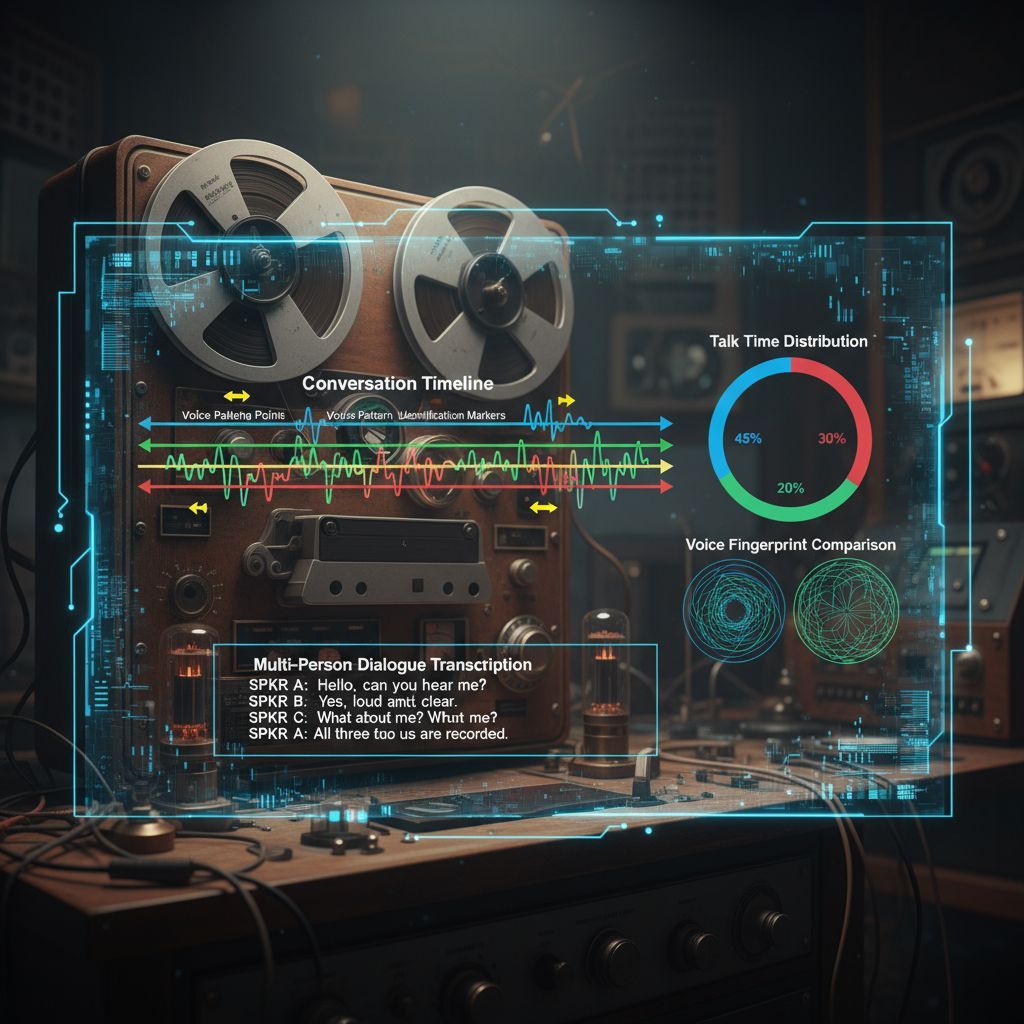This screenshot has height=1024, width=1024.
Task: Choose the SPKR C transcript line
Action: (x=372, y=717)
